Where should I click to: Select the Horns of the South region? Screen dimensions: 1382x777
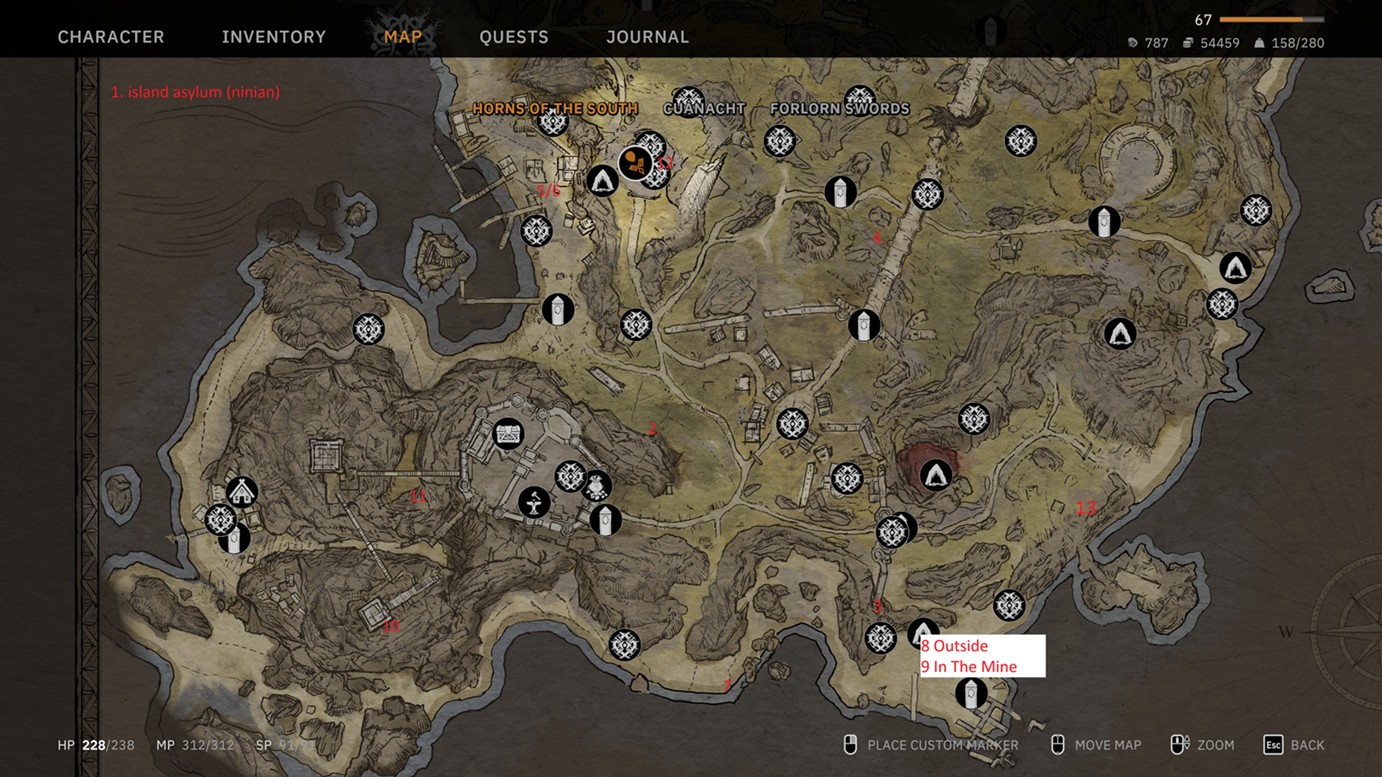click(555, 108)
